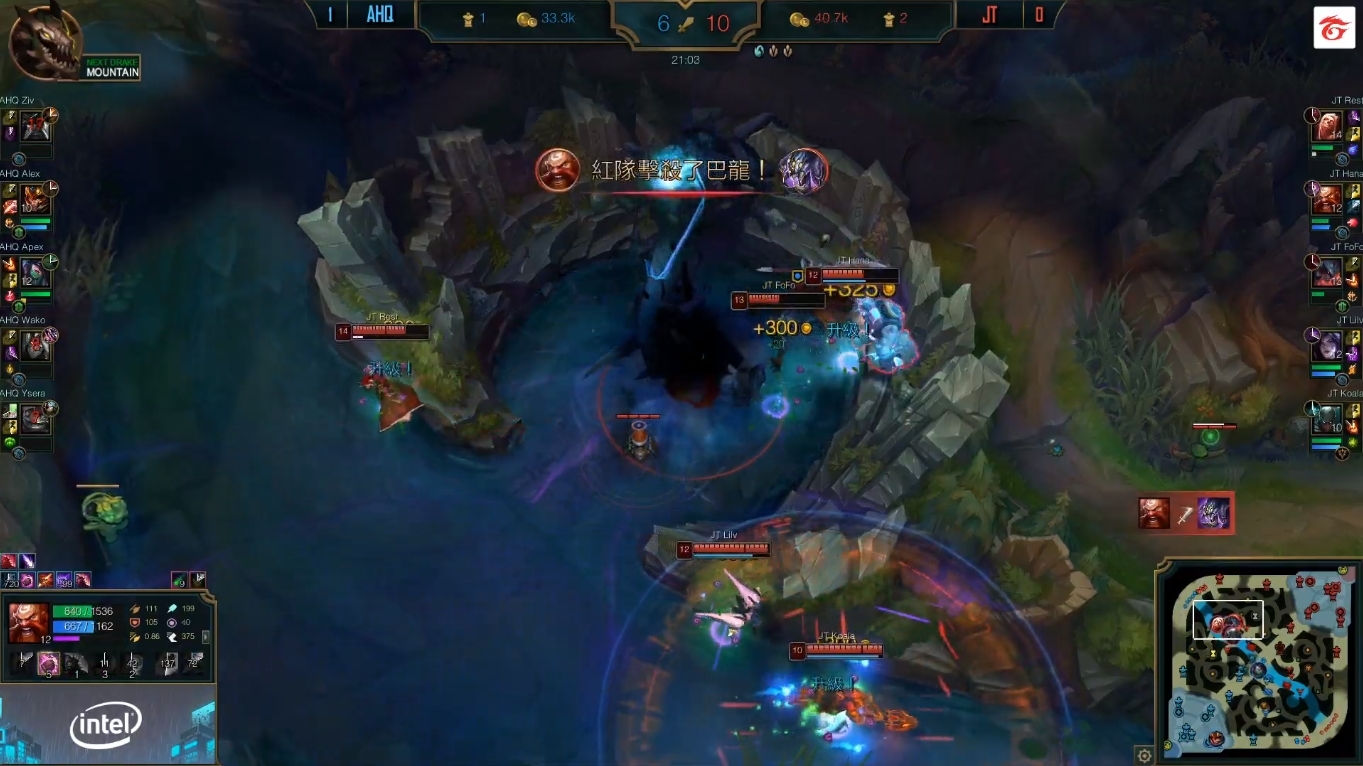
Task: Click the JT team label
Action: pyautogui.click(x=988, y=15)
